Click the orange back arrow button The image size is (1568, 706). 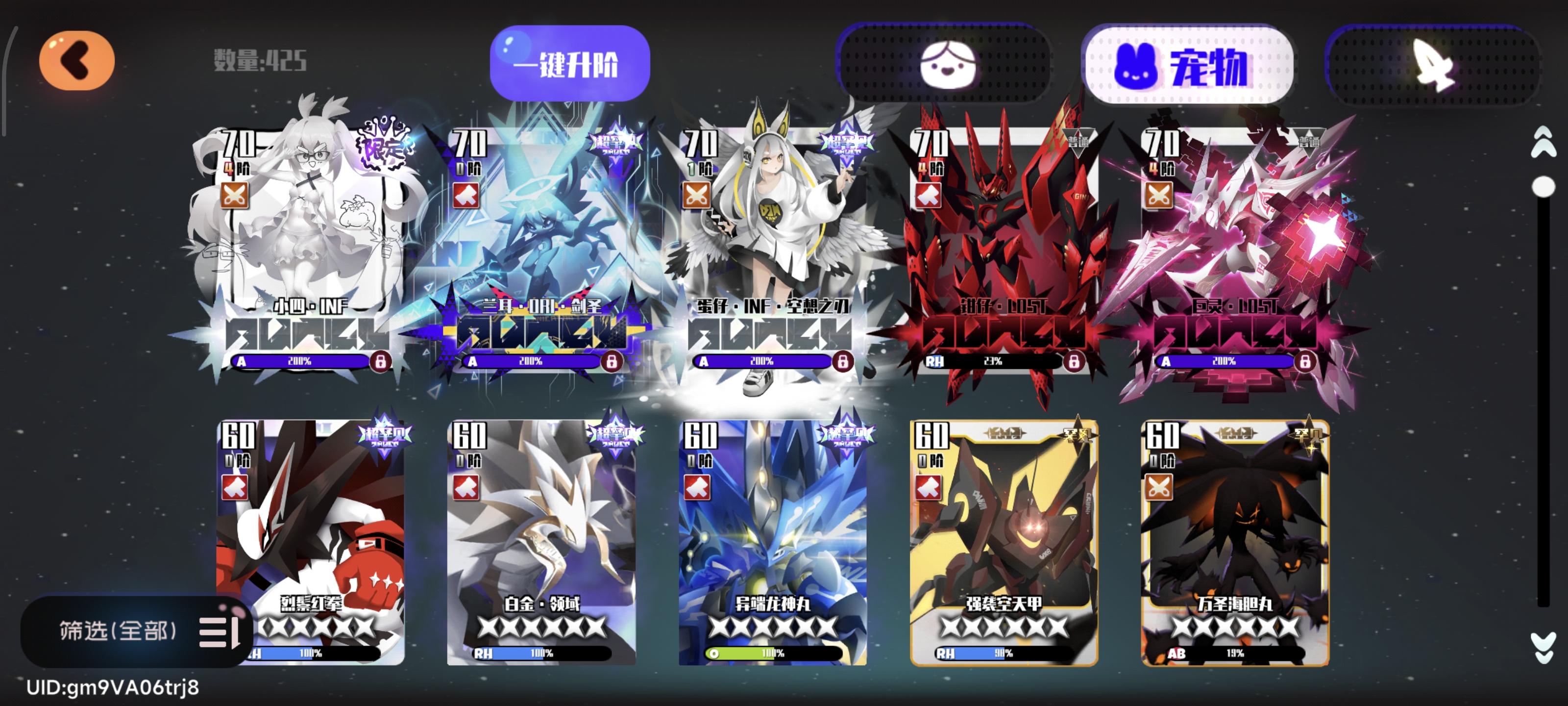coord(77,61)
